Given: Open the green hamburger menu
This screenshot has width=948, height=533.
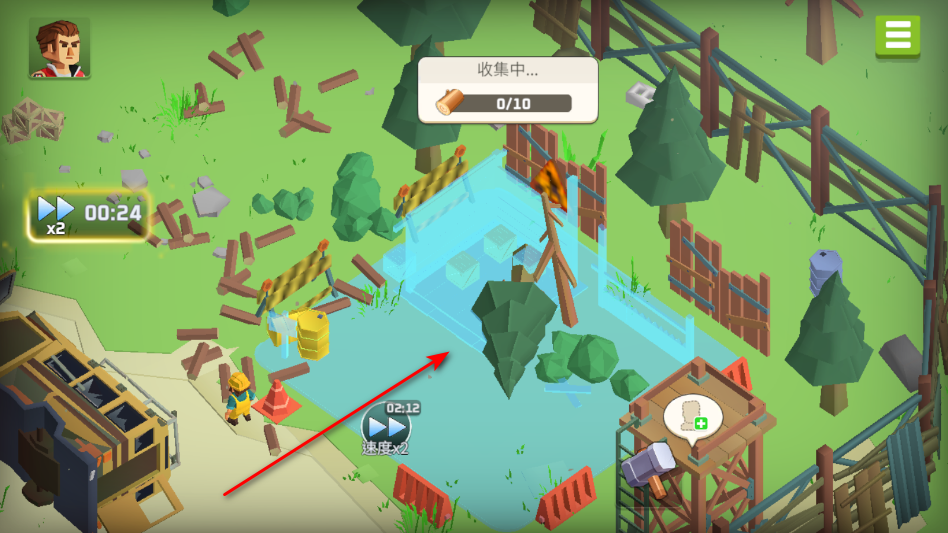Looking at the screenshot, I should tap(897, 36).
